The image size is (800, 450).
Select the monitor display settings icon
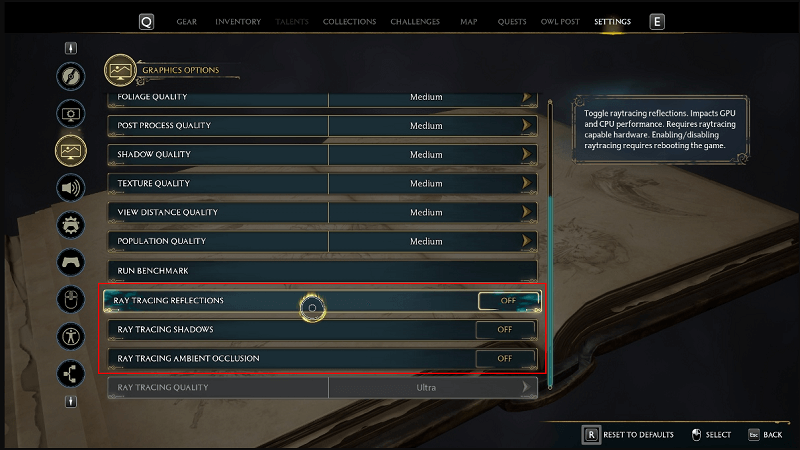[x=71, y=113]
